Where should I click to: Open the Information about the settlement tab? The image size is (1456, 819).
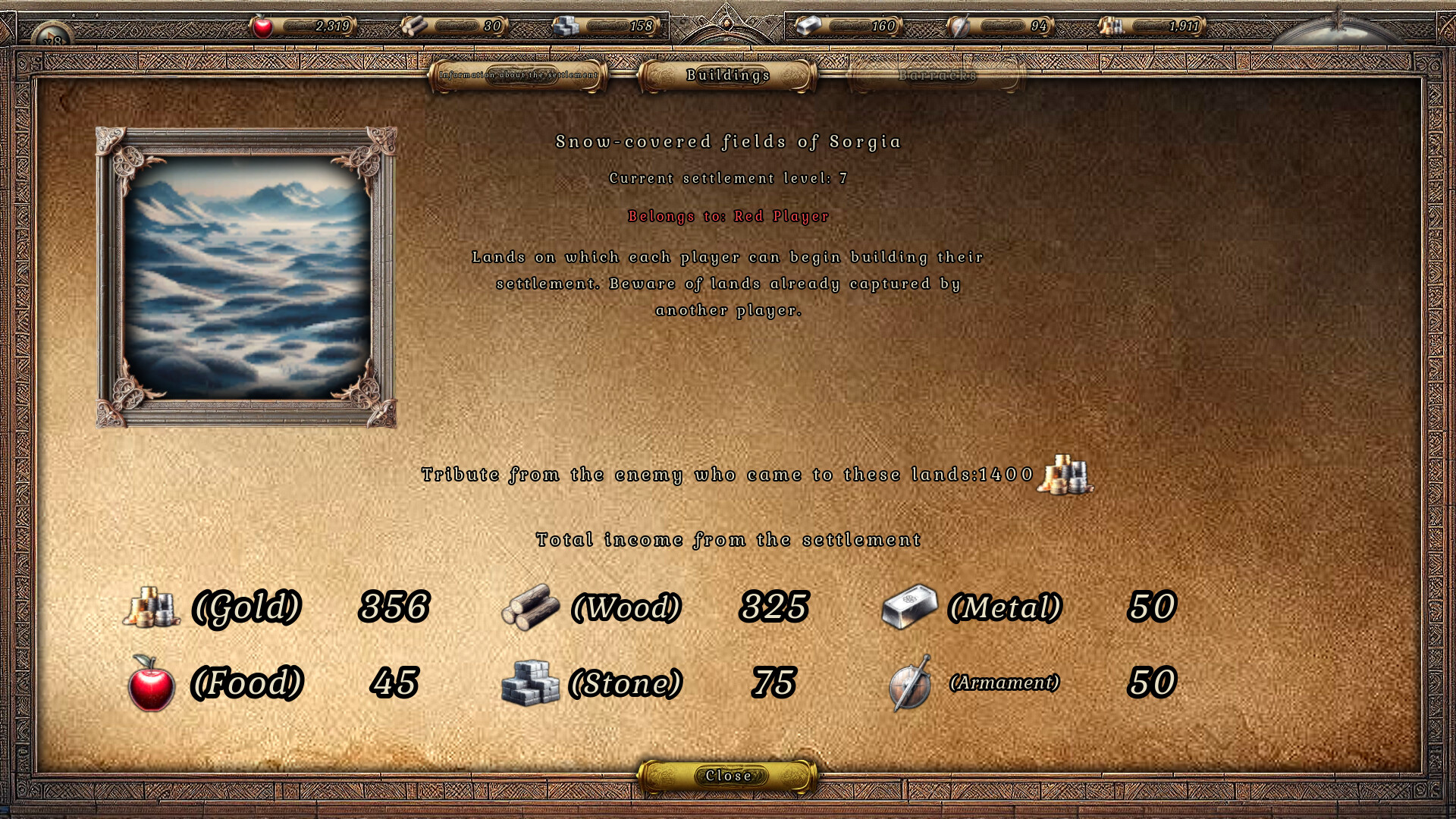519,76
